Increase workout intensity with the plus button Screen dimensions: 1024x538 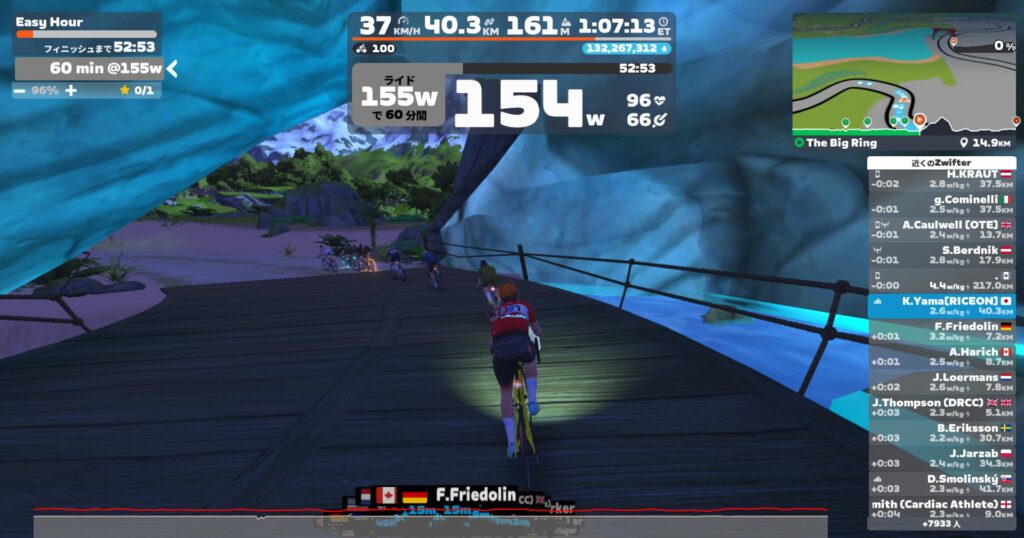70,90
